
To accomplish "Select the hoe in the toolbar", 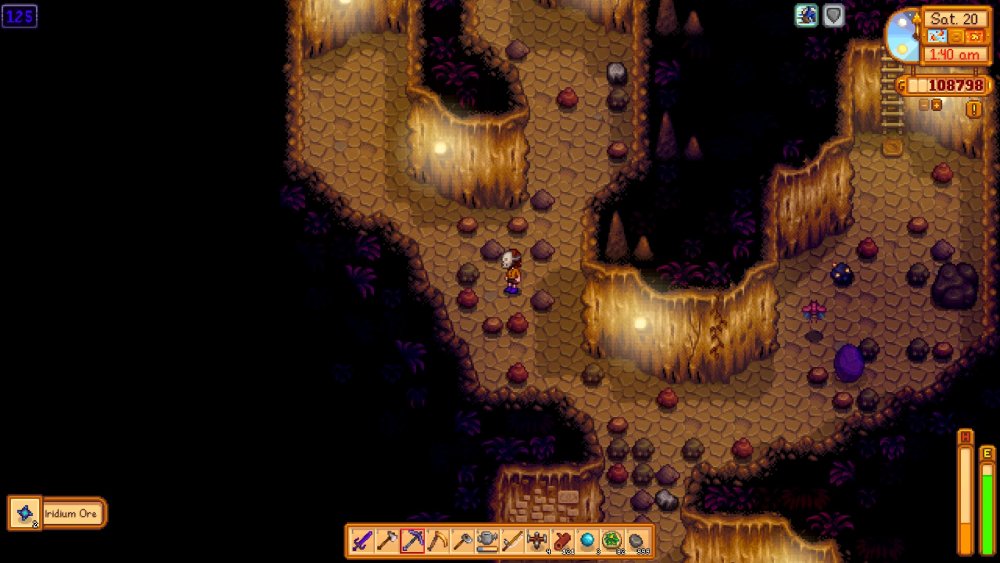I will tap(462, 541).
